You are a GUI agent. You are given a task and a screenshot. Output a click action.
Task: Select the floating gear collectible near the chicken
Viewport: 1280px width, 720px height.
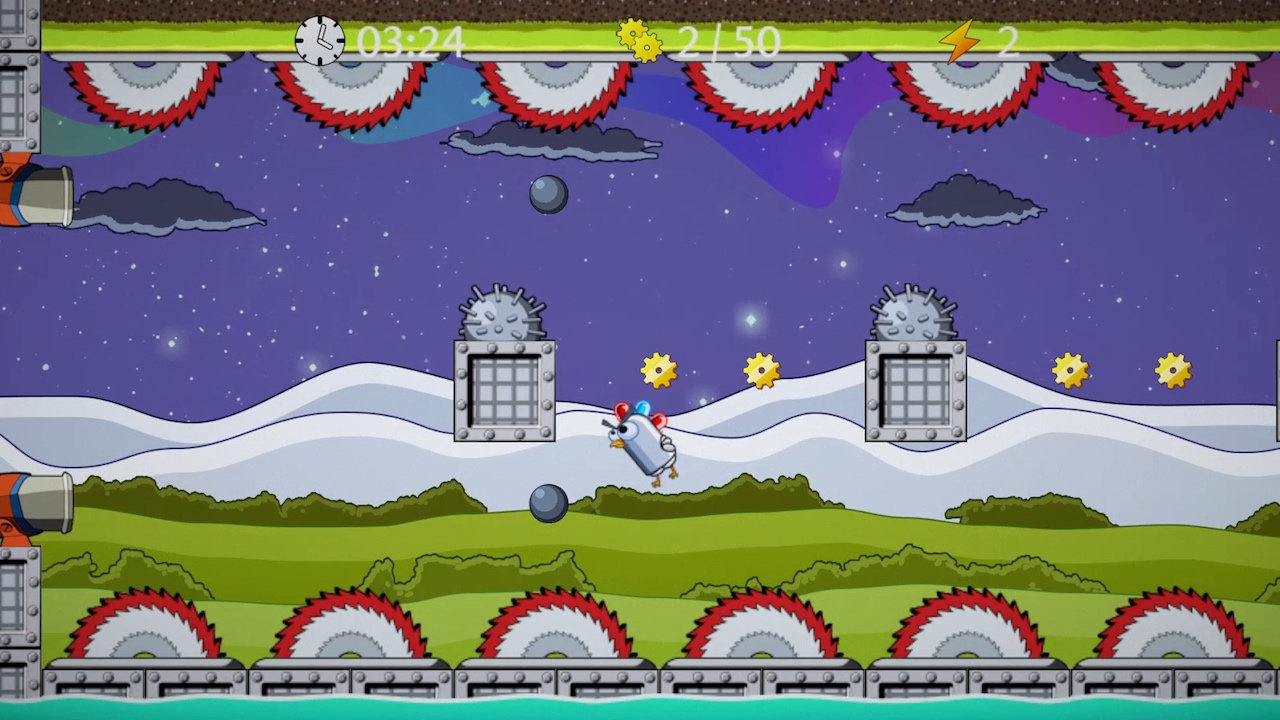click(x=659, y=370)
